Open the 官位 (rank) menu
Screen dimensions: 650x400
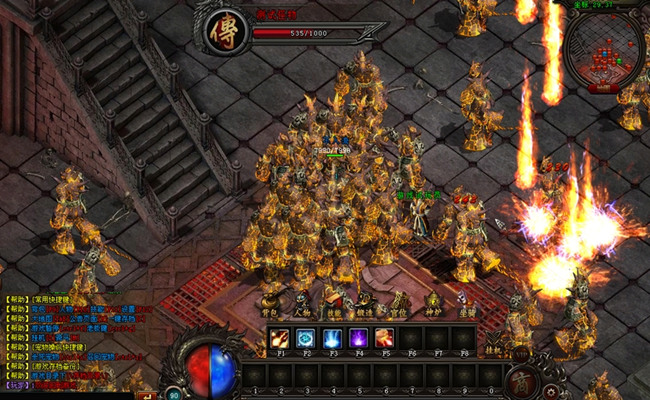point(399,305)
